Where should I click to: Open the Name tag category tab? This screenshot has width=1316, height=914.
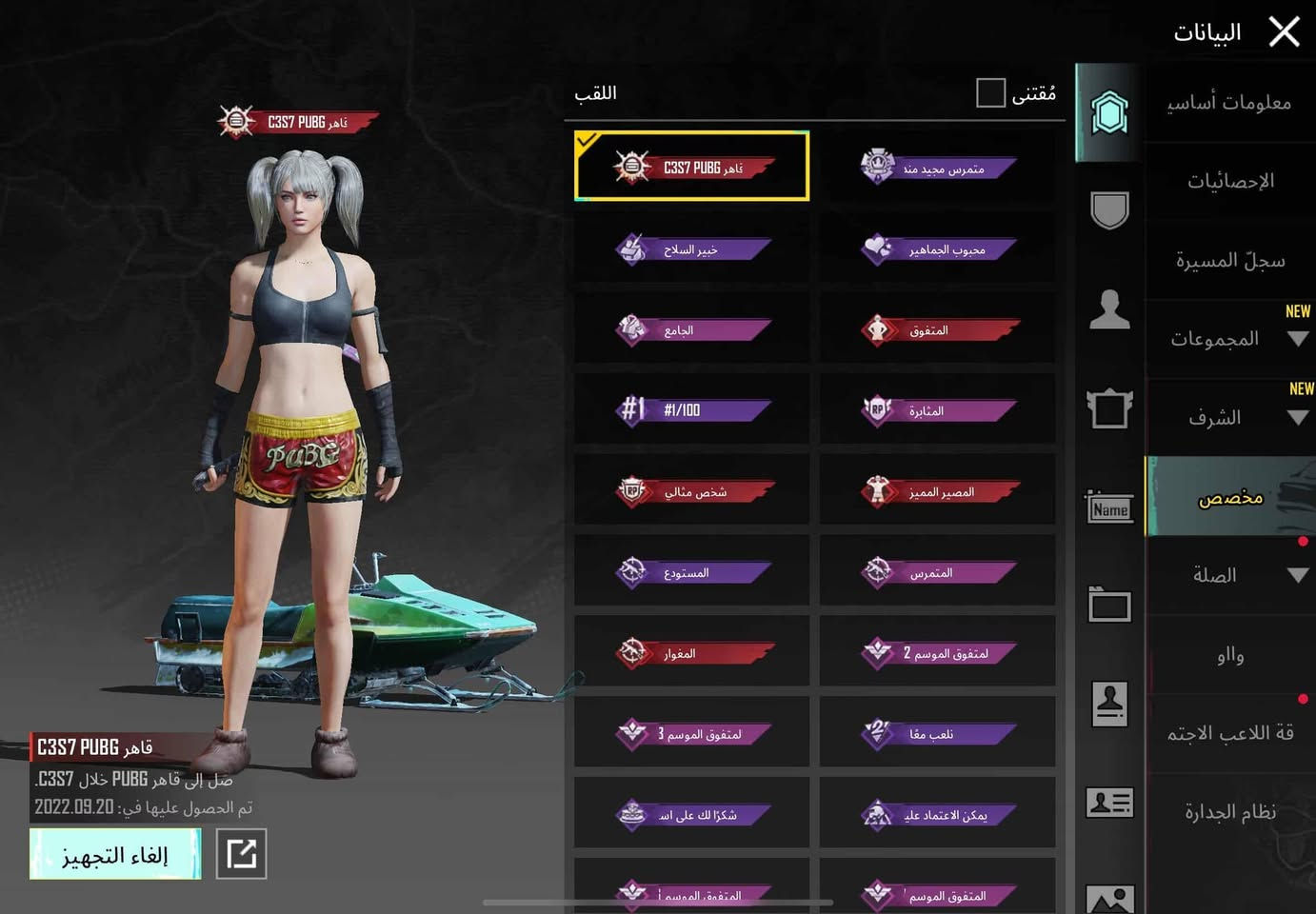tap(1109, 508)
